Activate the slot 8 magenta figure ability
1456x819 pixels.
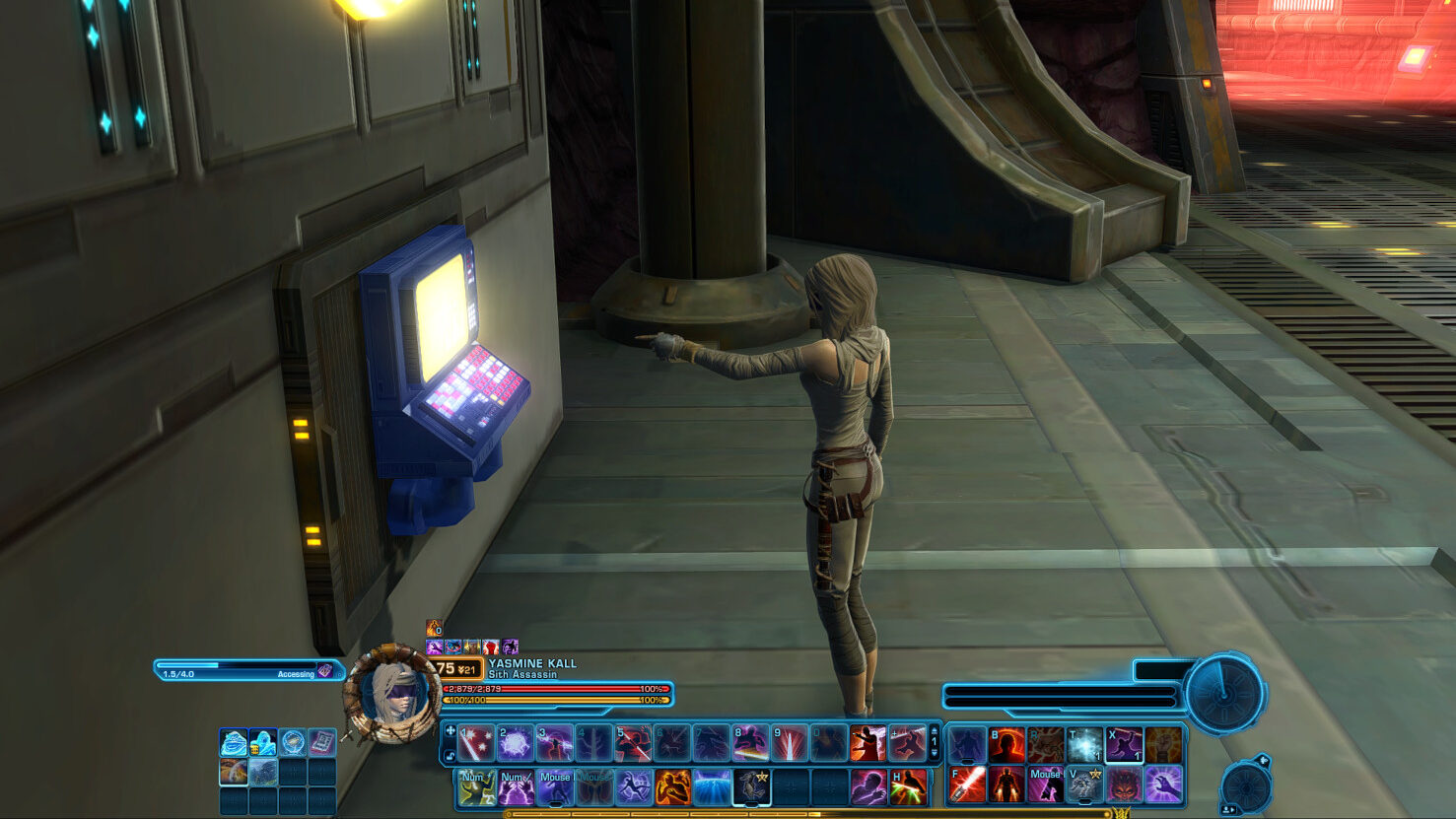click(x=750, y=744)
